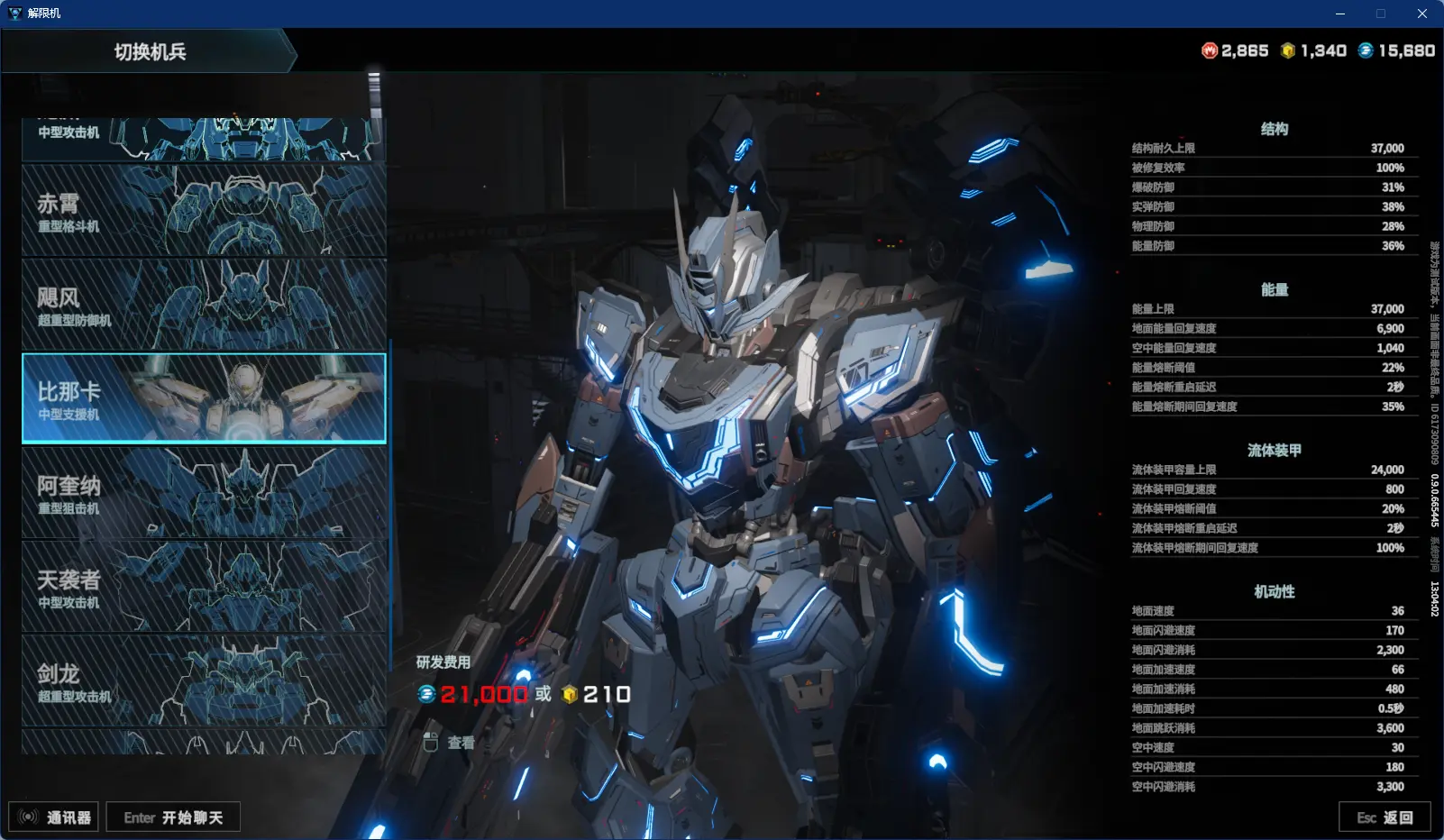Select the 天袭者 medium attack mech
Image resolution: width=1444 pixels, height=840 pixels.
204,587
